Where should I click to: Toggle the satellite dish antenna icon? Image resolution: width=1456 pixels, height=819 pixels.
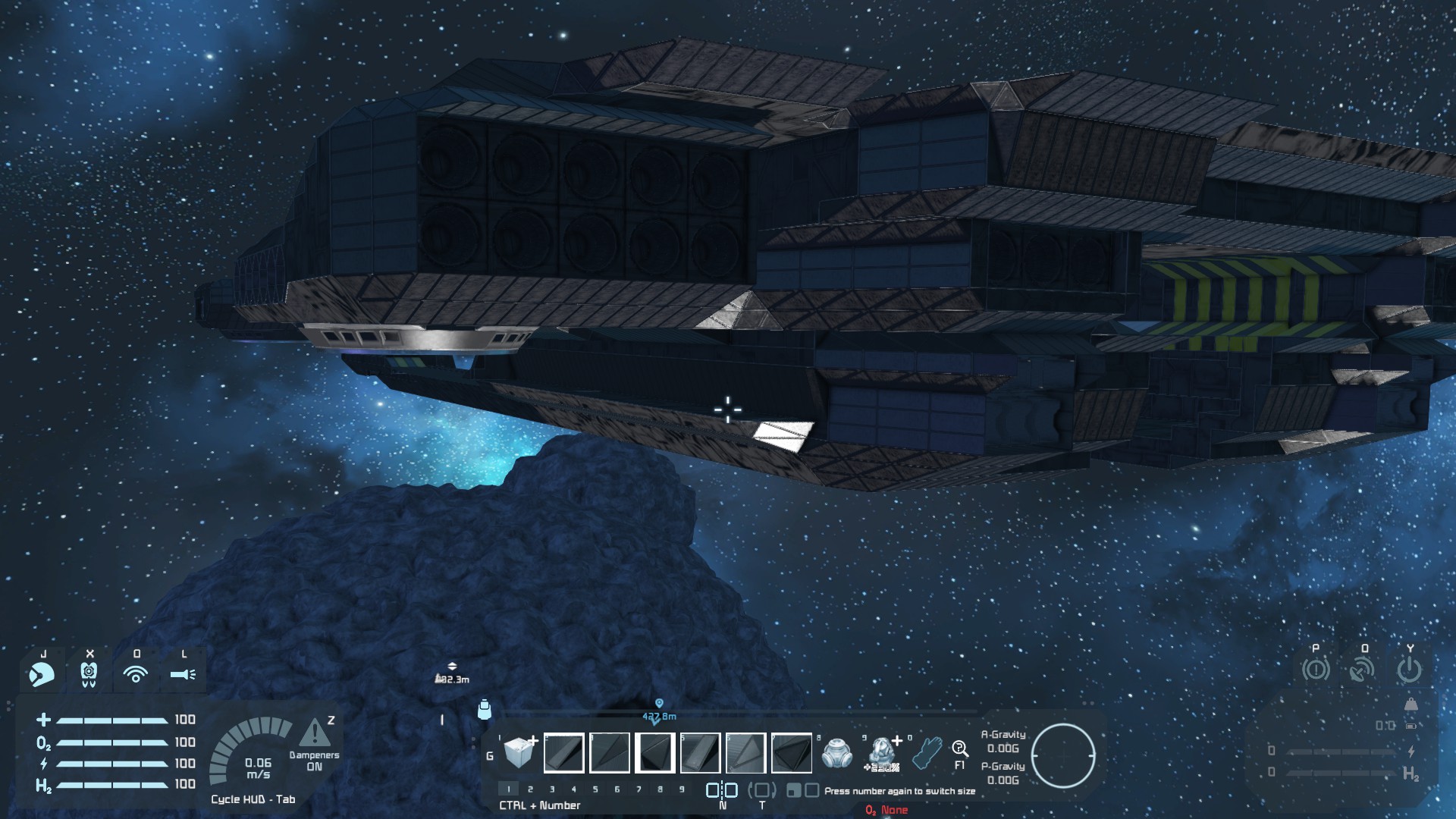click(1363, 670)
